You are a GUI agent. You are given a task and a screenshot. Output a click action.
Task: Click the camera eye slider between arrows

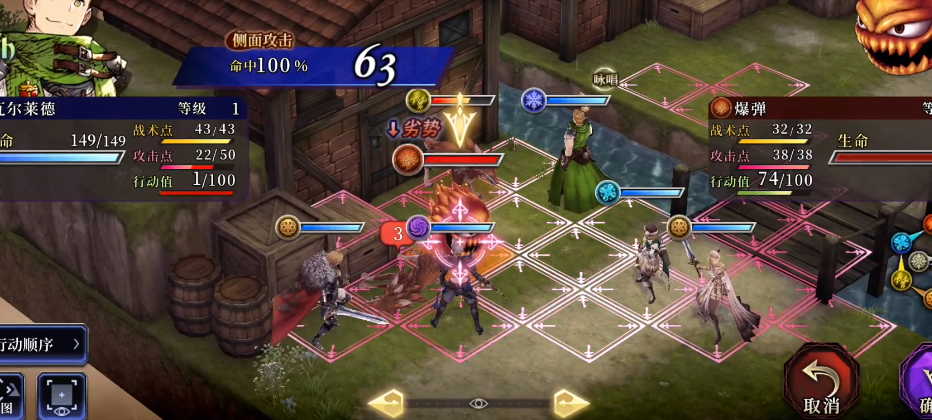coord(478,403)
